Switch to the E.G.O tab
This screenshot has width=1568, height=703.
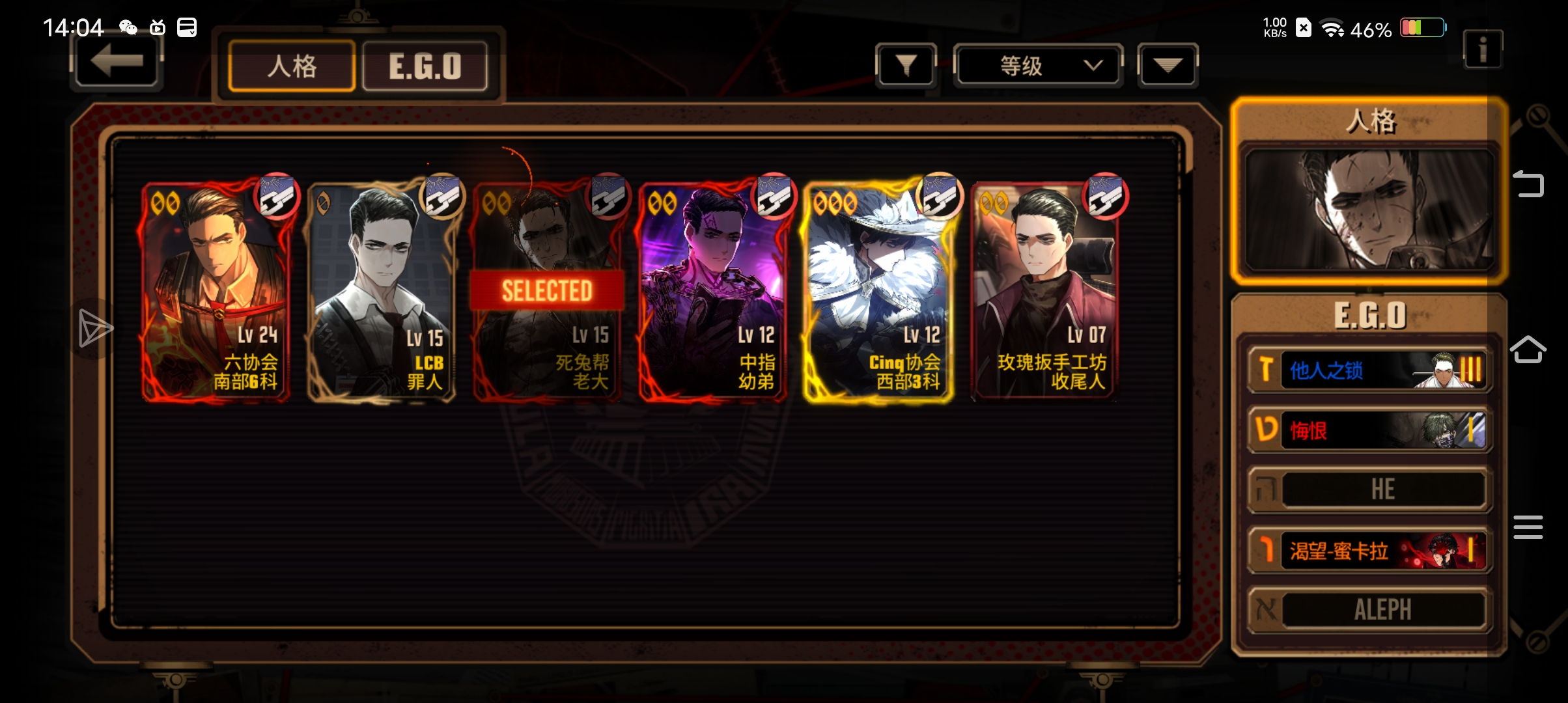click(x=425, y=66)
